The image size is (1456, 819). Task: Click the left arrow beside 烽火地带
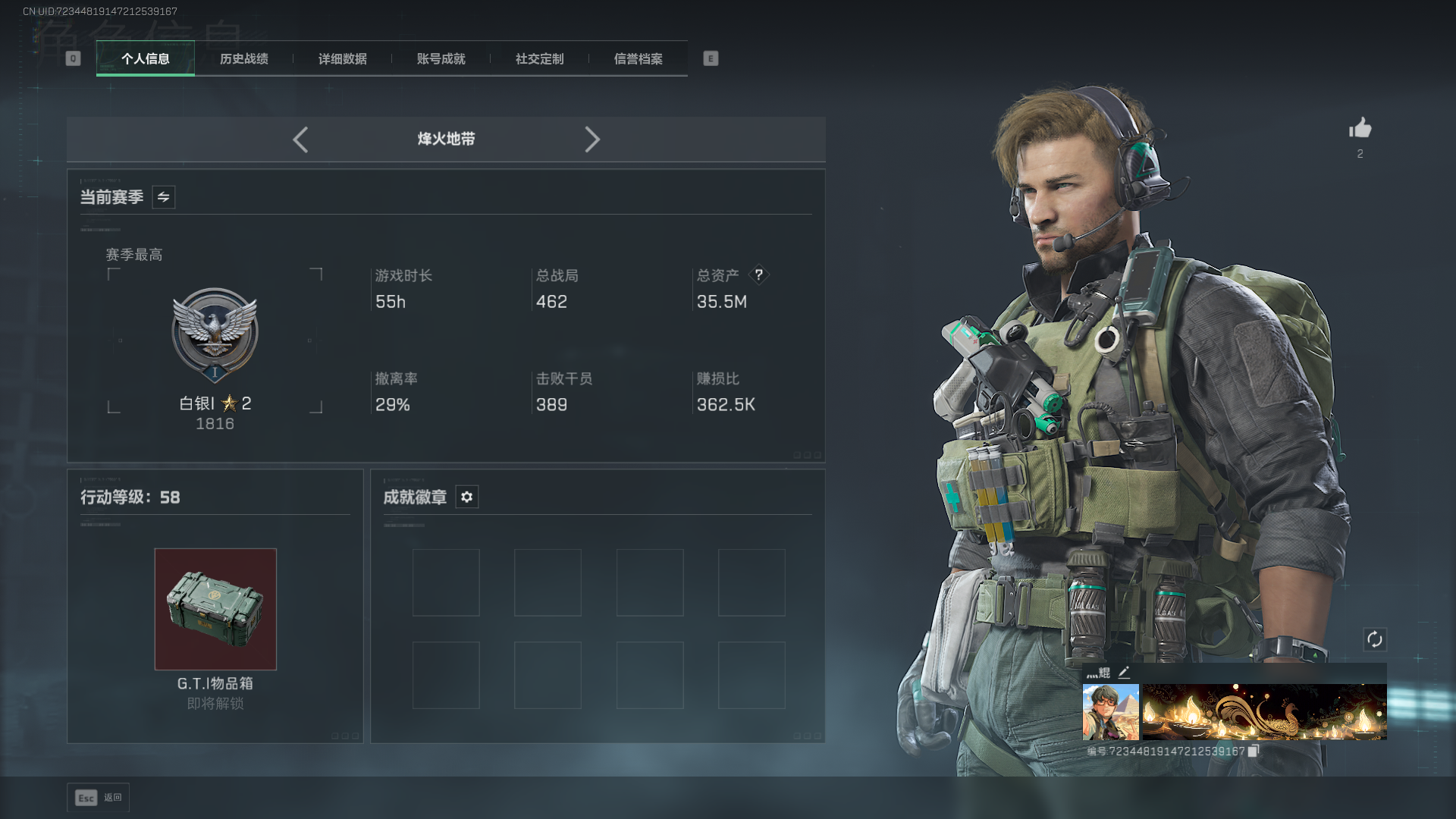pos(300,140)
